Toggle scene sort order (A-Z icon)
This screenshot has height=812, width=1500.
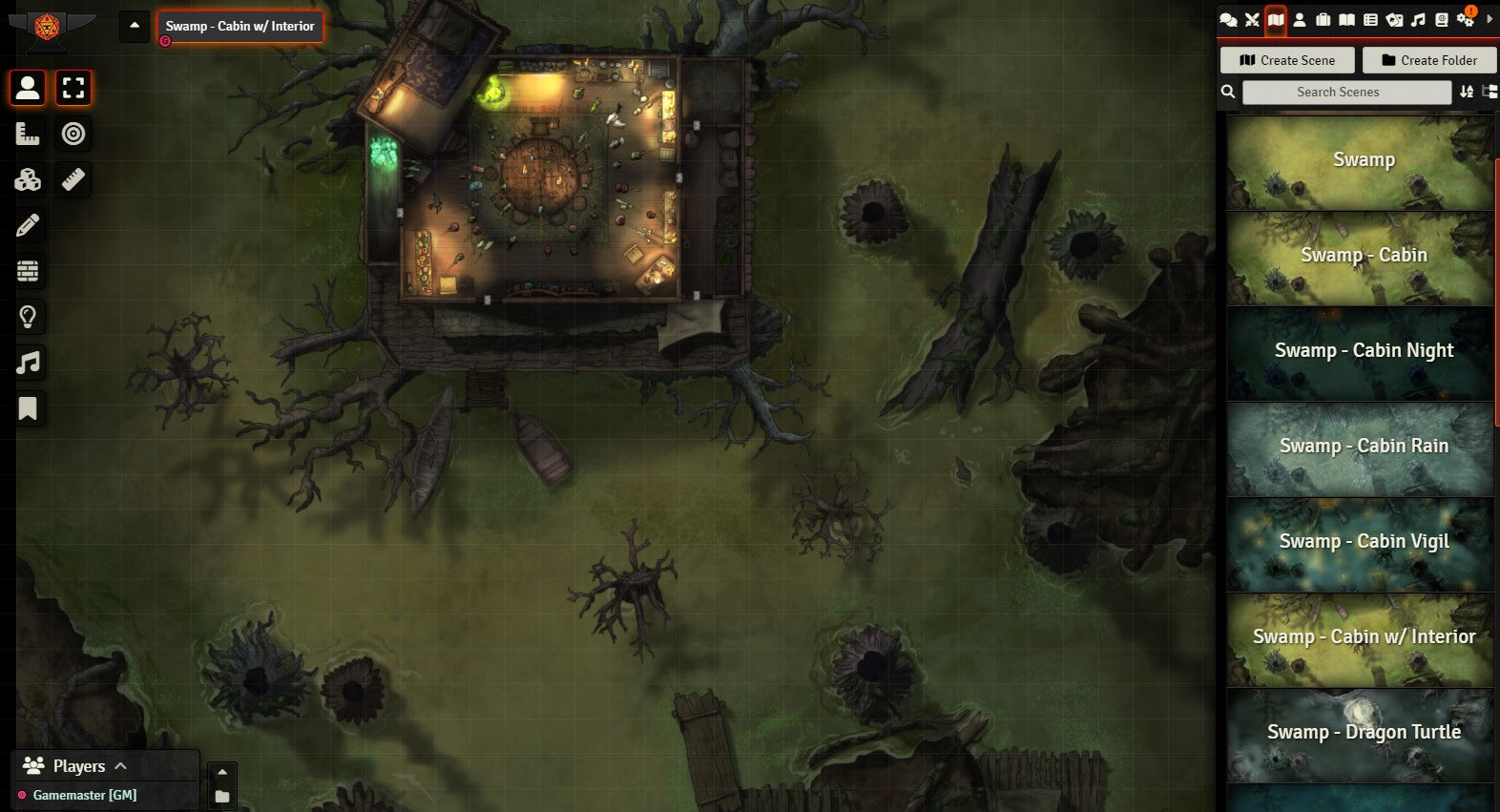tap(1467, 92)
